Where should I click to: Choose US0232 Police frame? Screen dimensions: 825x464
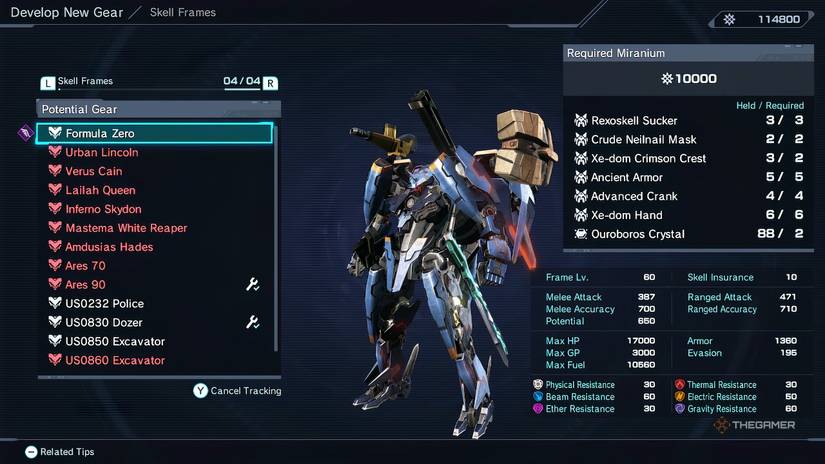tap(104, 304)
